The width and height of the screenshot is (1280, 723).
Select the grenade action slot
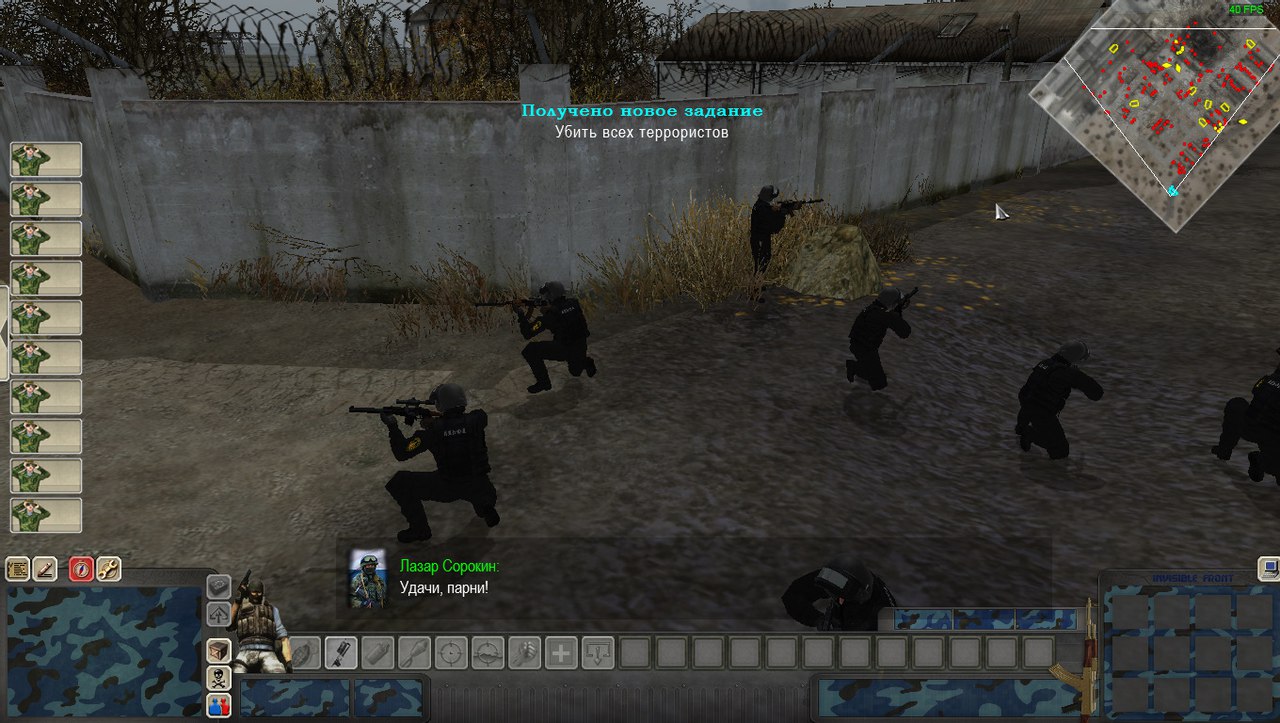coord(305,653)
